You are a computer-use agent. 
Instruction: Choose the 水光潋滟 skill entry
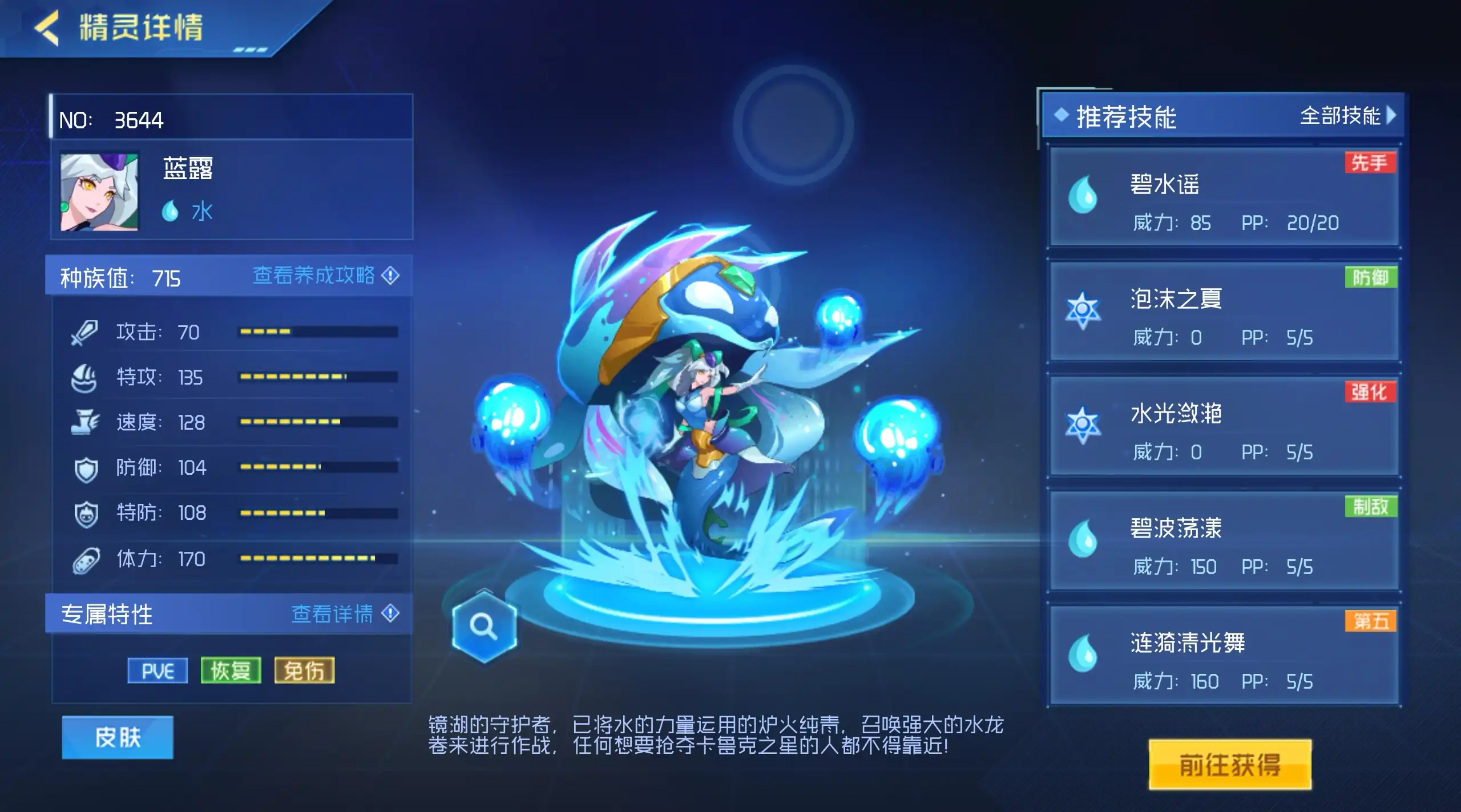coord(1224,426)
